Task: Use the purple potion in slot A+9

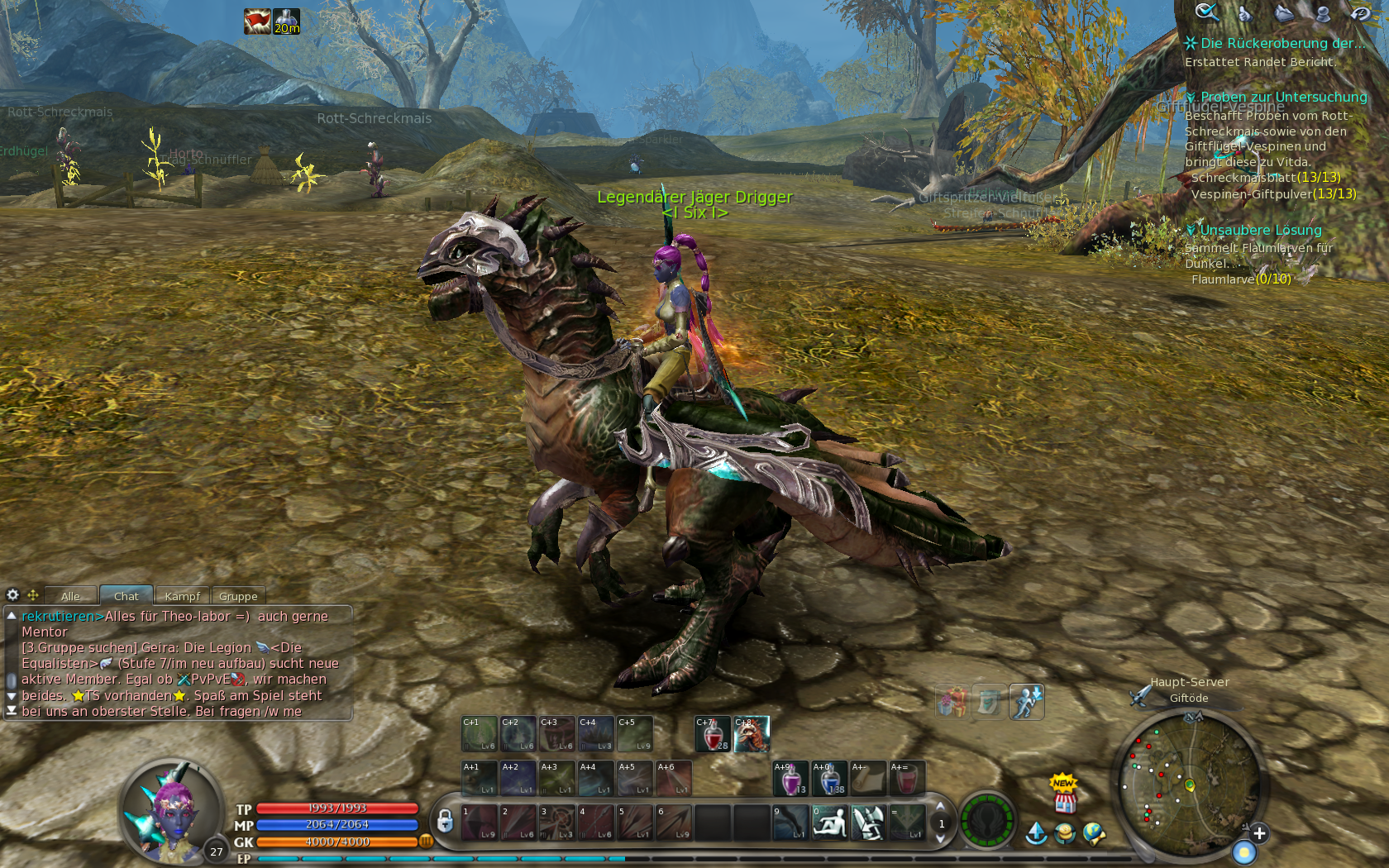Action: click(x=790, y=779)
